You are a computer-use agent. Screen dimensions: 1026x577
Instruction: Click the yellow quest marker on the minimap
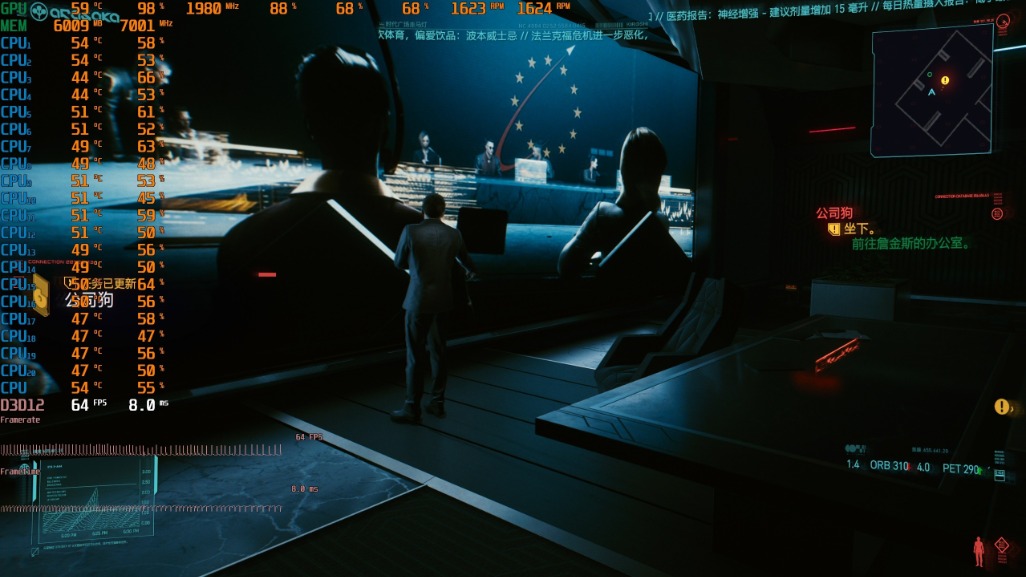tap(945, 79)
